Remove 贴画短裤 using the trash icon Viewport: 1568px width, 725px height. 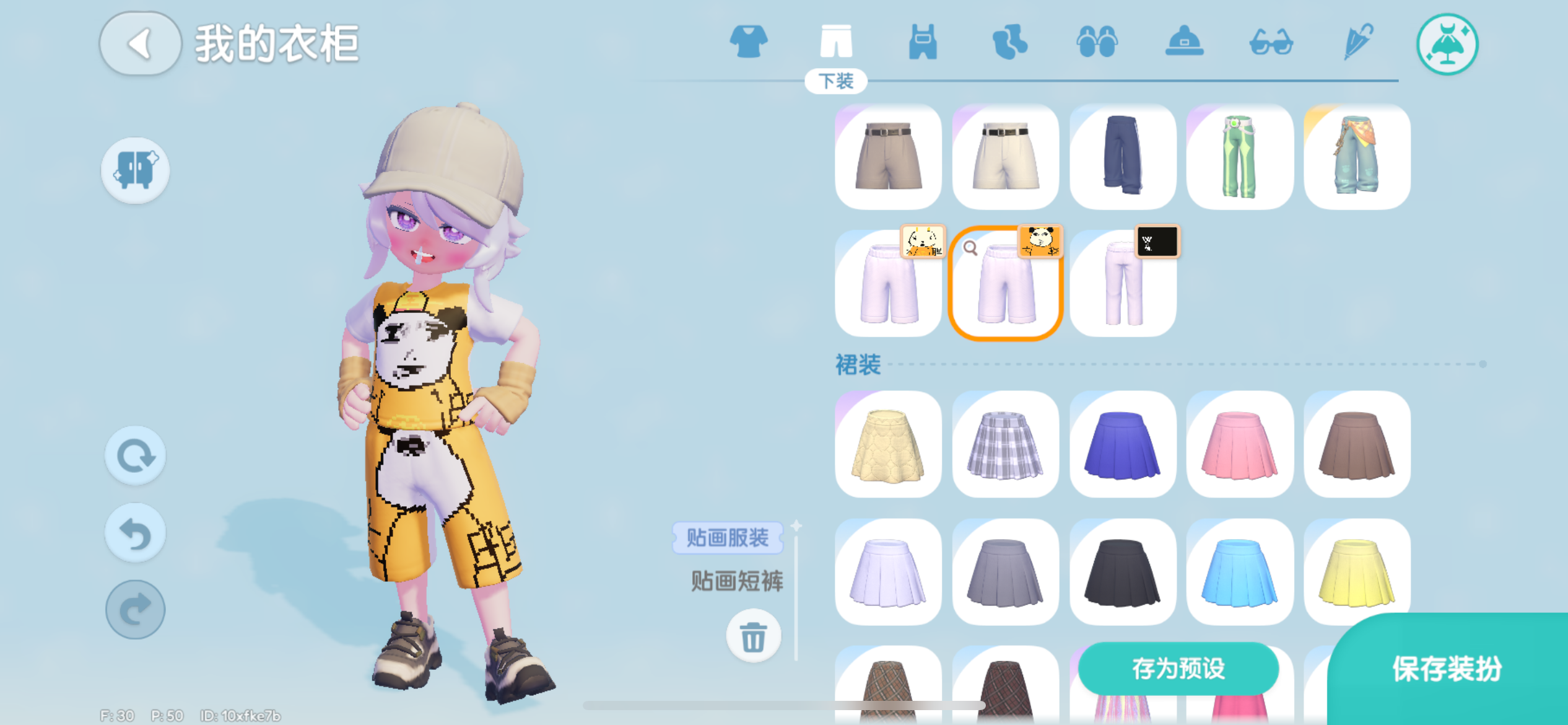(x=753, y=636)
